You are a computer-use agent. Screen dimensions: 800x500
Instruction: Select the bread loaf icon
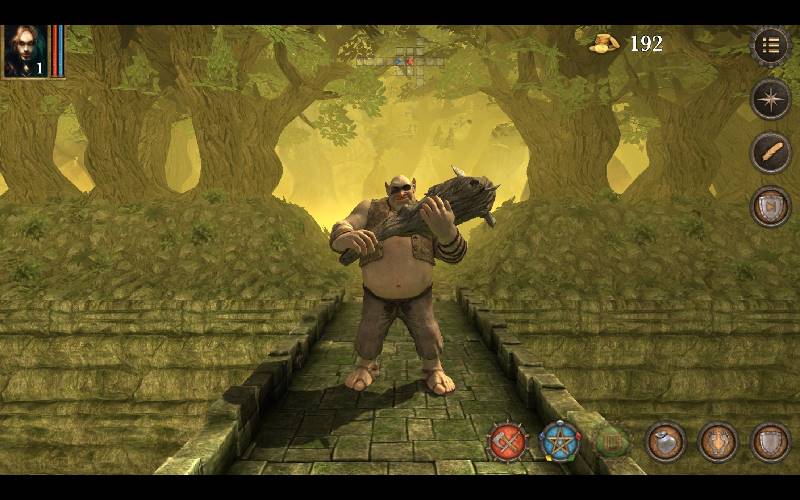[x=770, y=153]
